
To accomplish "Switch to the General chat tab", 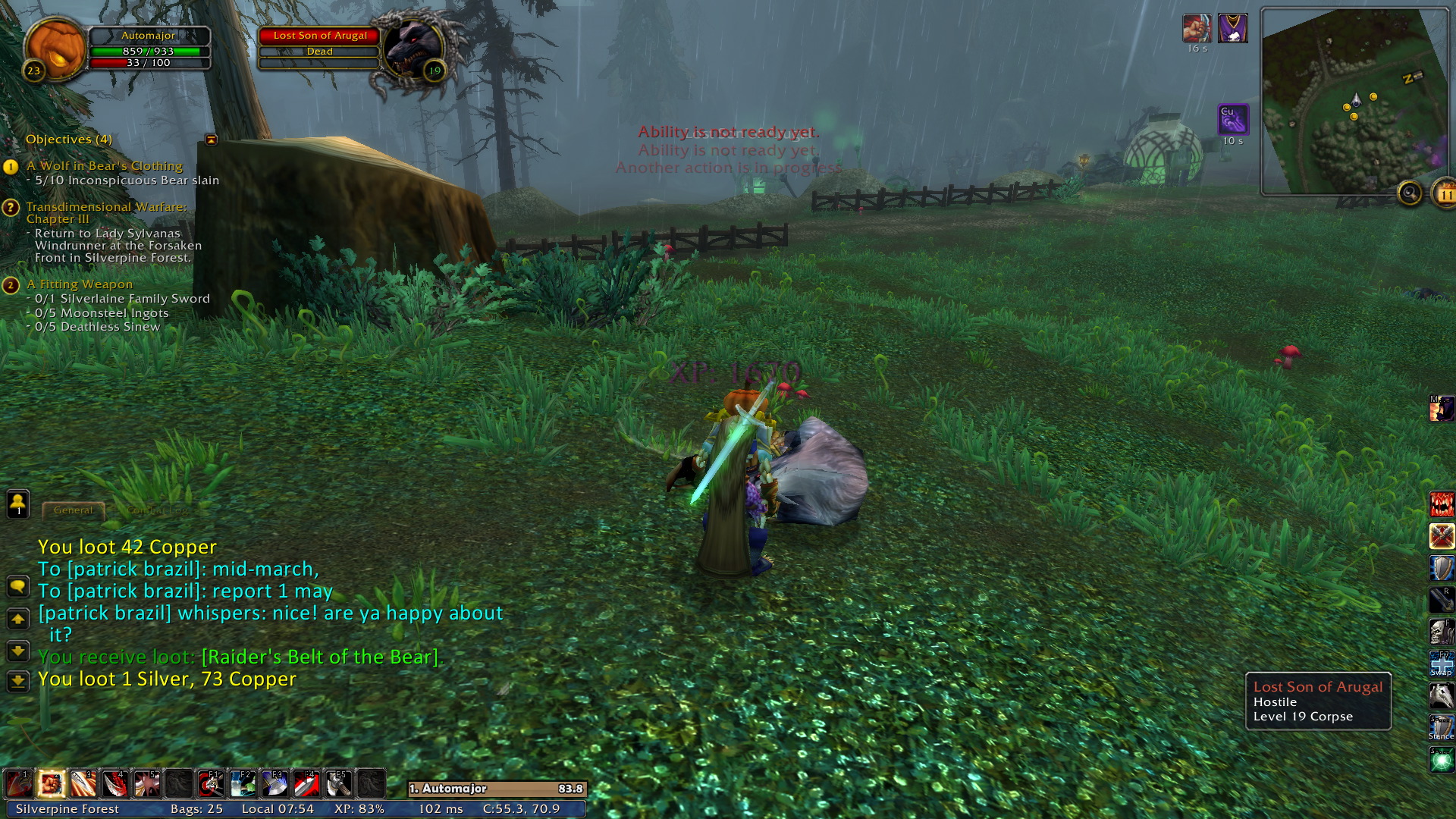I will [74, 510].
